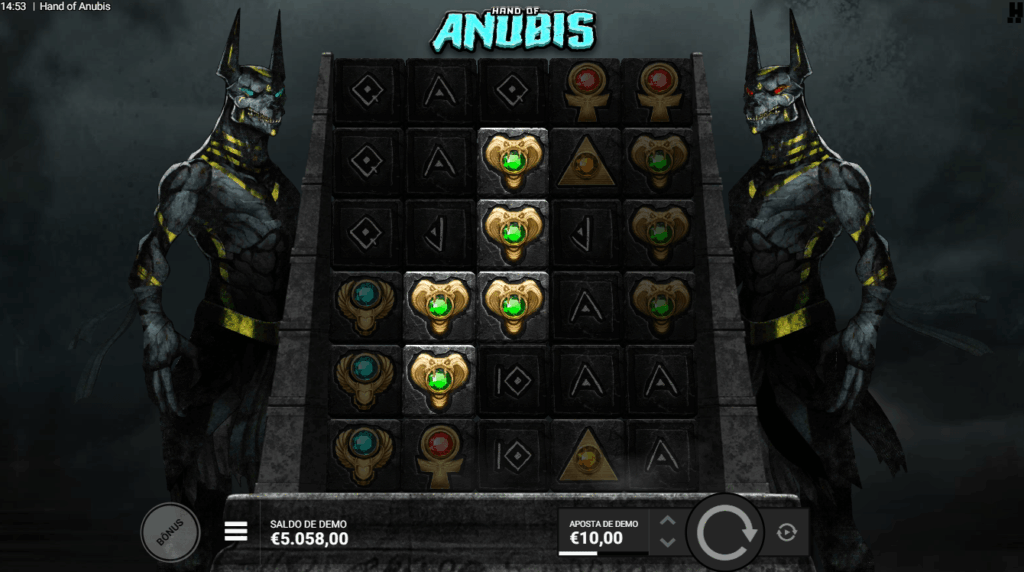Decrease the bet with the down arrow
The width and height of the screenshot is (1024, 572).
tap(668, 543)
